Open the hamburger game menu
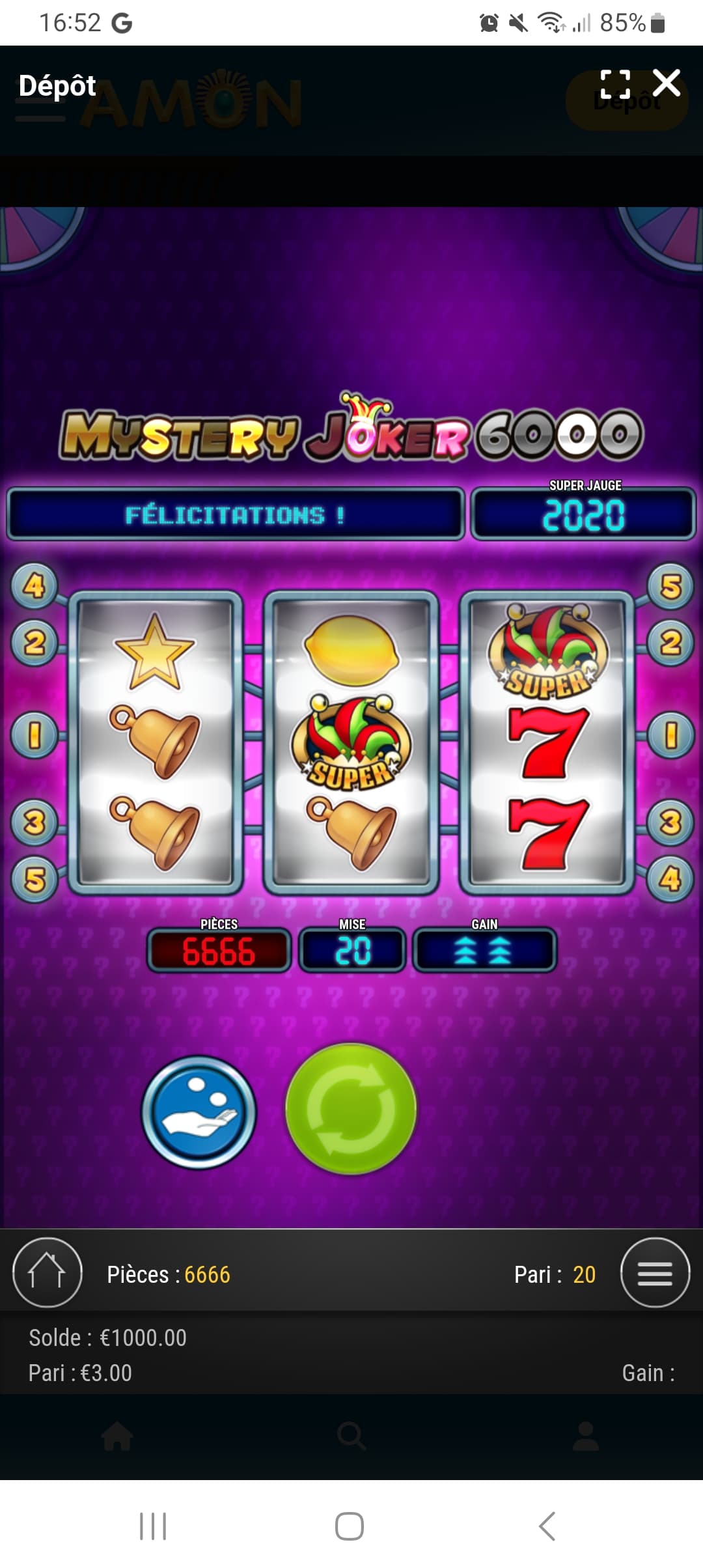Image resolution: width=703 pixels, height=1568 pixels. pos(655,1272)
